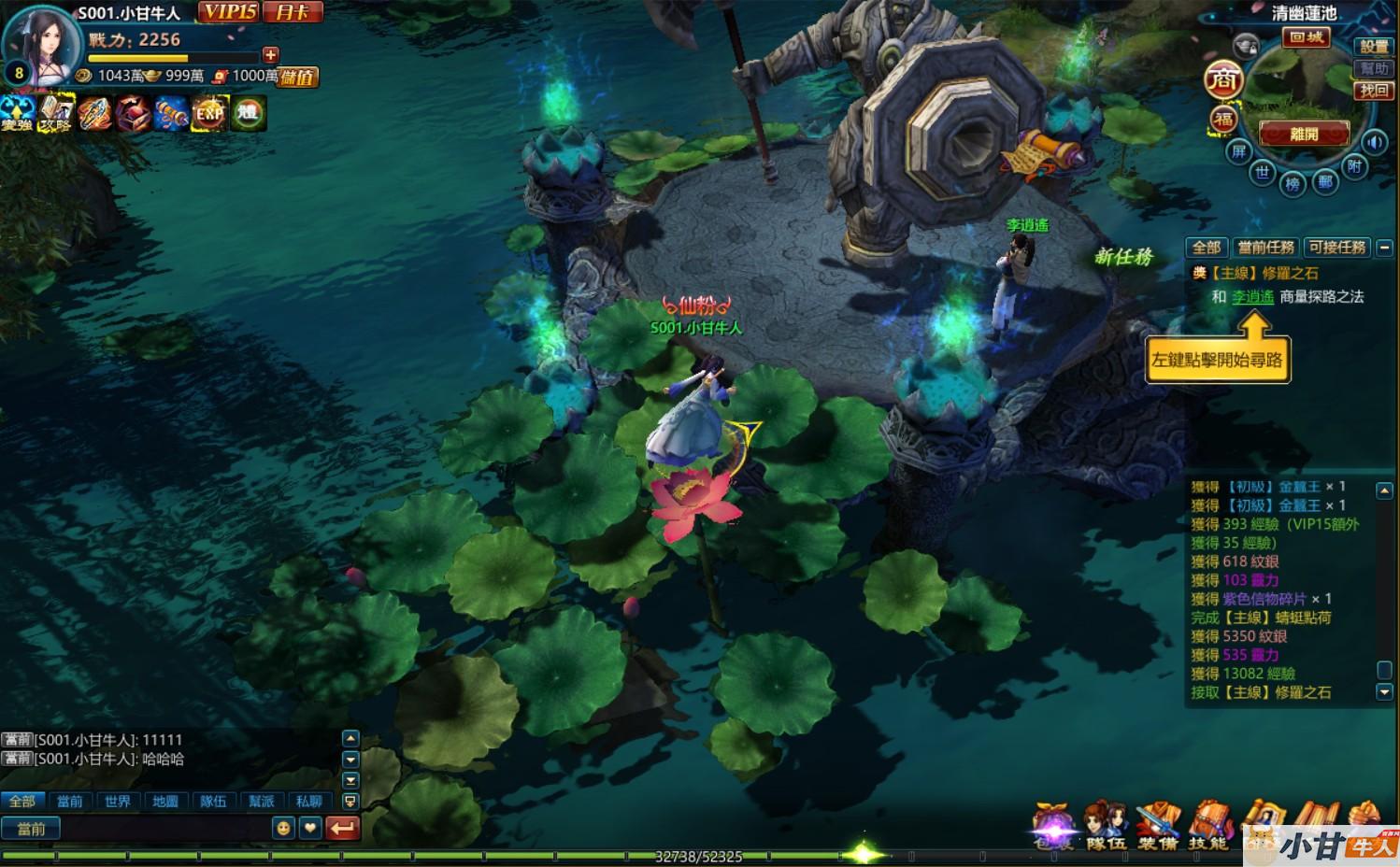Screen dimensions: 1400x867
Task: Click the 李逍遙 link in the quest tracker
Action: point(1252,297)
